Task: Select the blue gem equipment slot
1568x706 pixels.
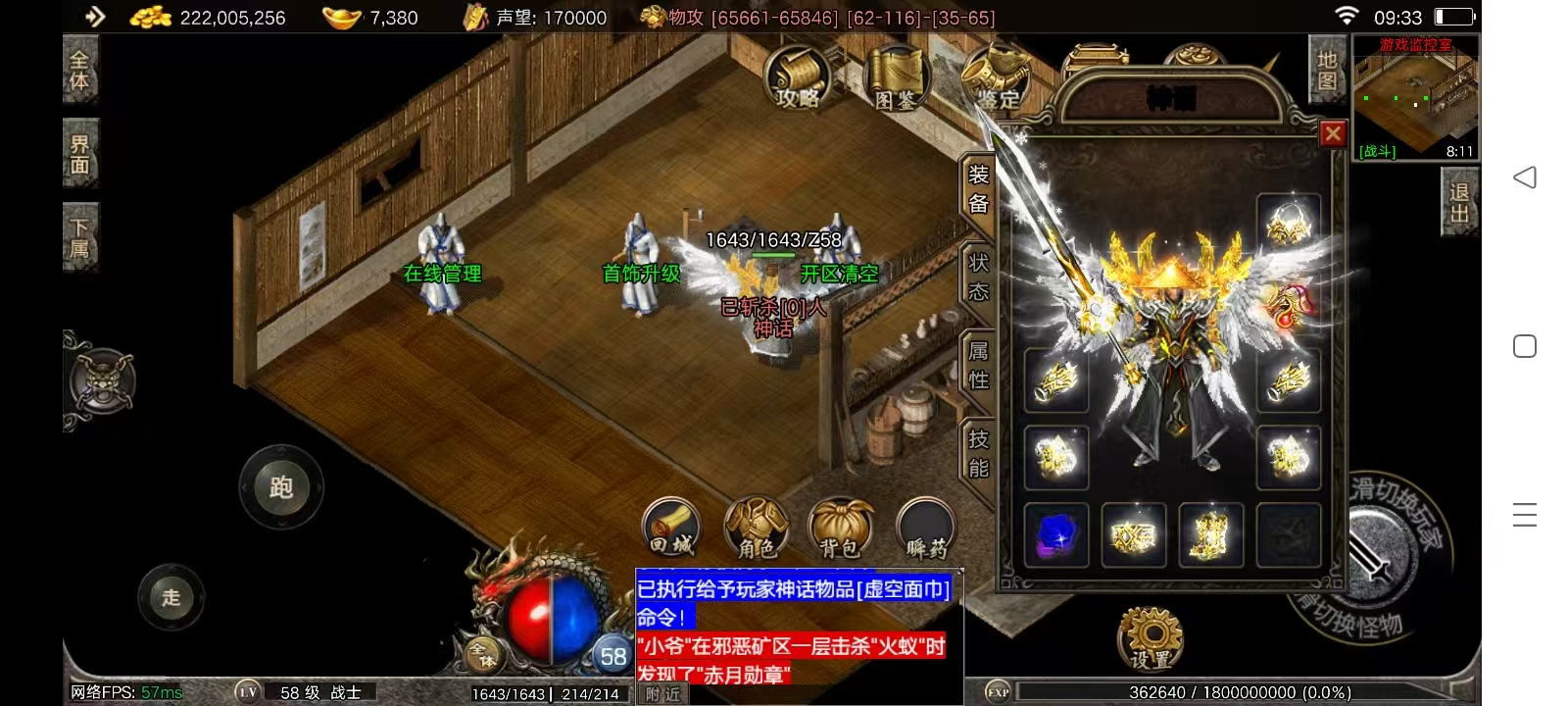Action: (x=1056, y=535)
